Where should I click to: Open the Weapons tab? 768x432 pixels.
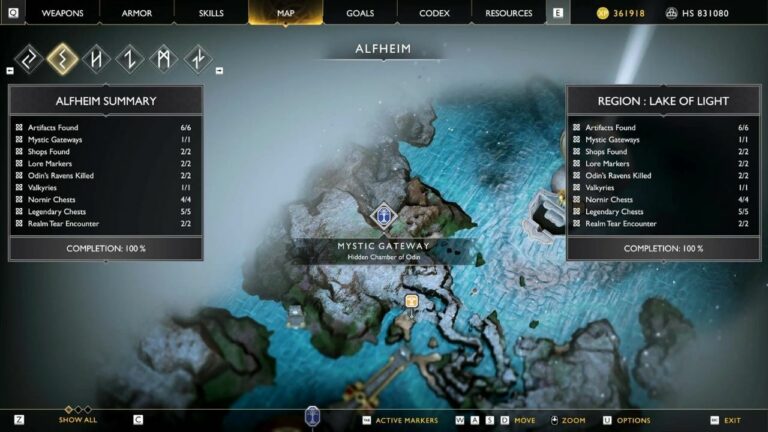click(62, 13)
